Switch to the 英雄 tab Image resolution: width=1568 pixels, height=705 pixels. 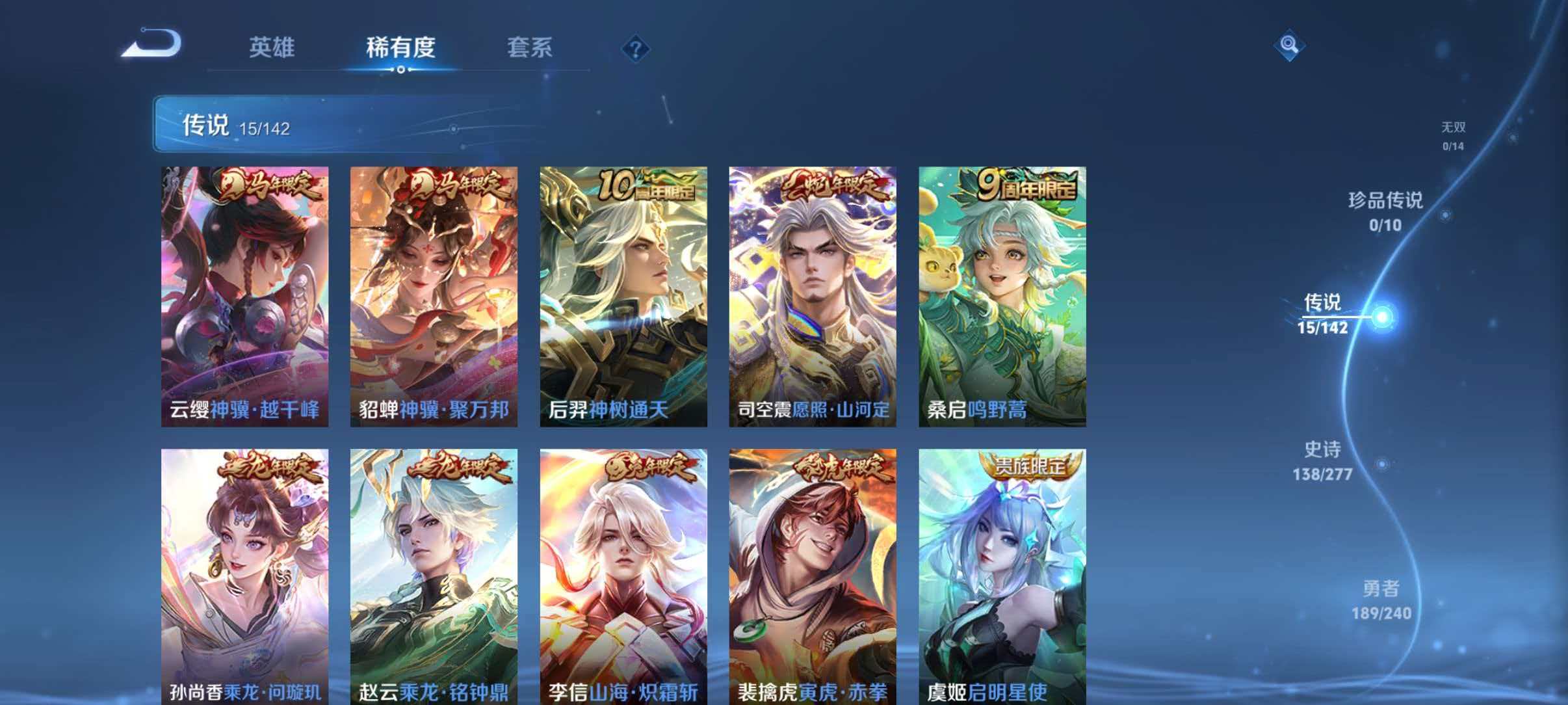(273, 47)
